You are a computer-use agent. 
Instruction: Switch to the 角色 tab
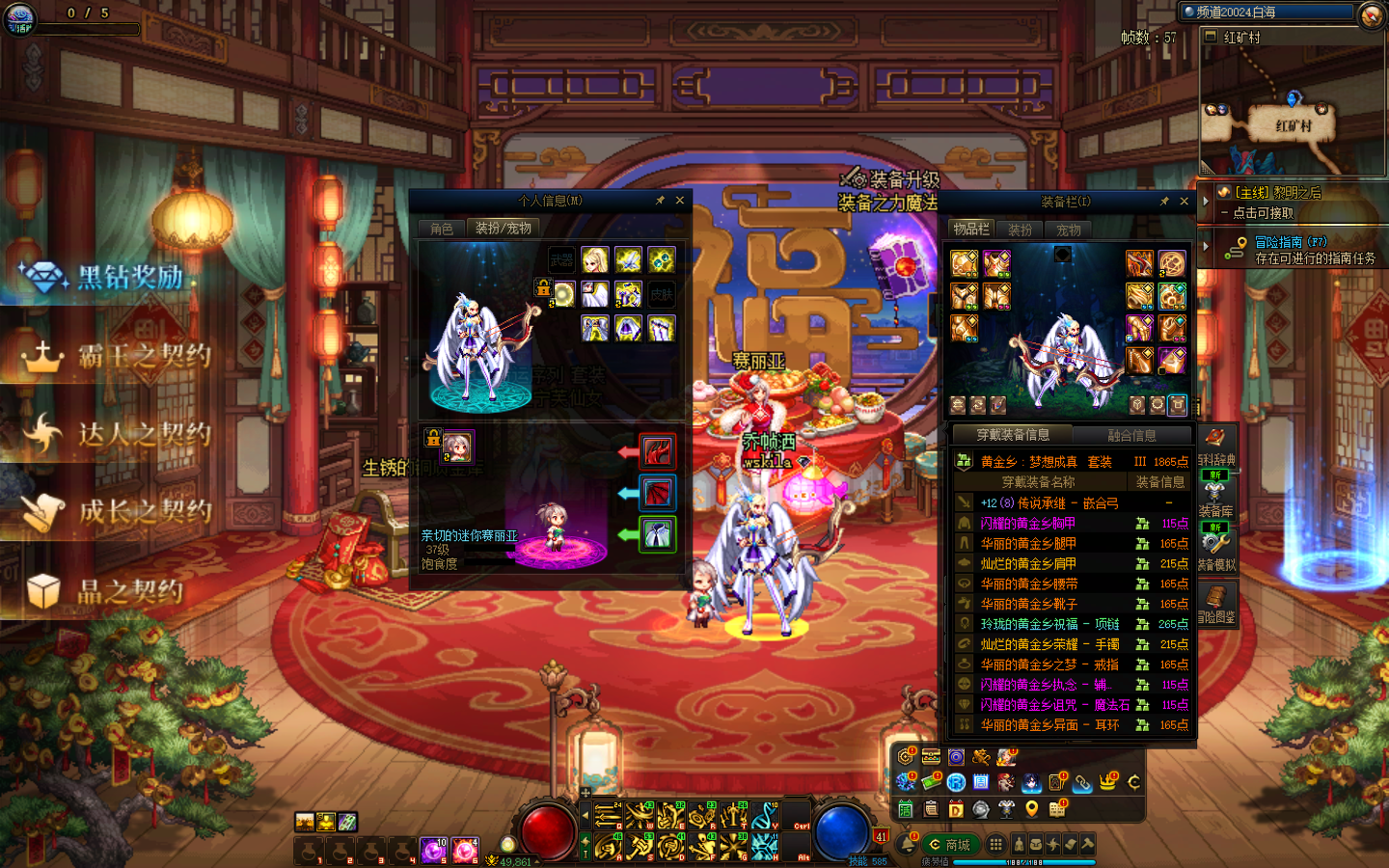(x=442, y=229)
